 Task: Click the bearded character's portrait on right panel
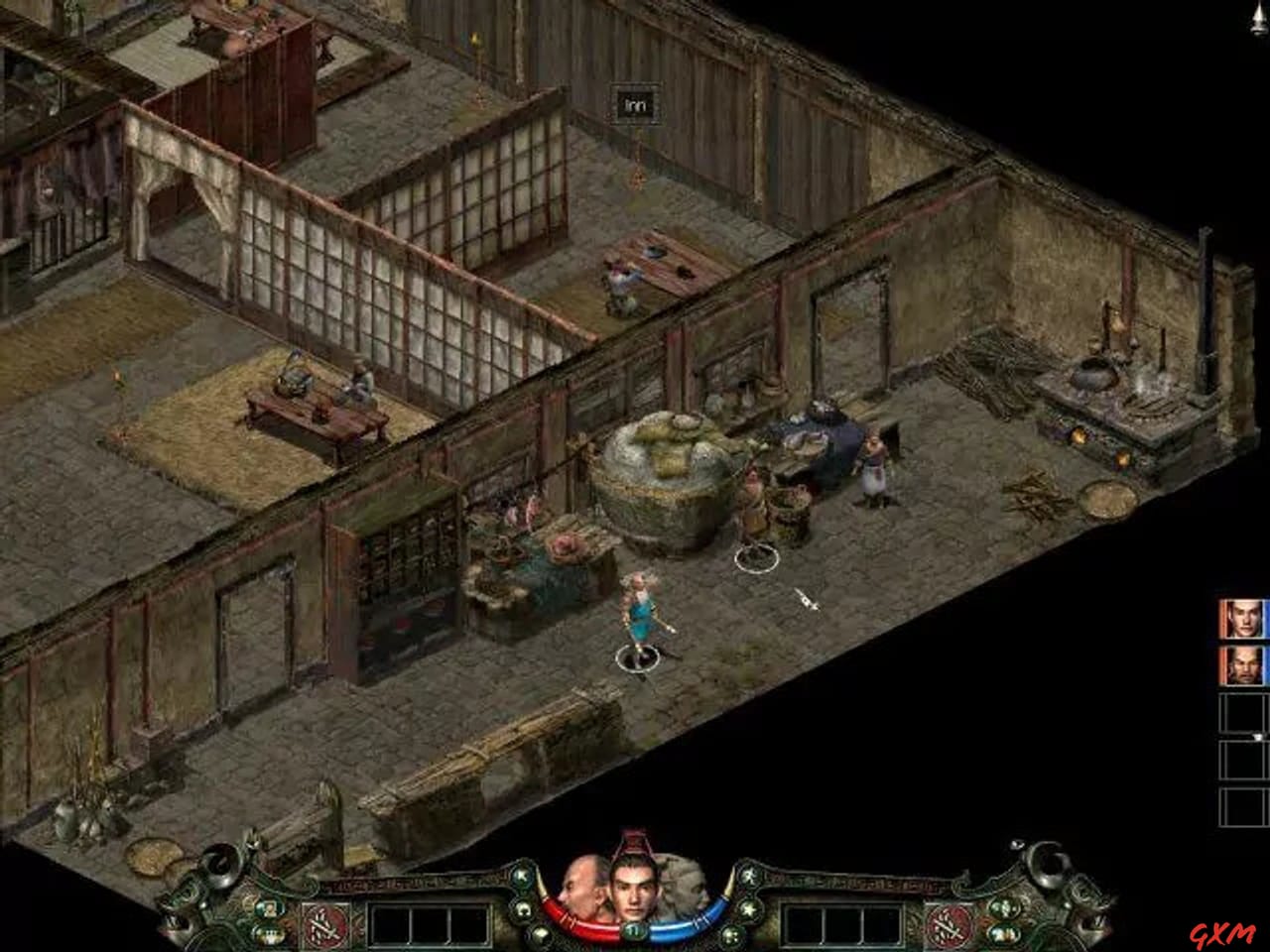1243,667
